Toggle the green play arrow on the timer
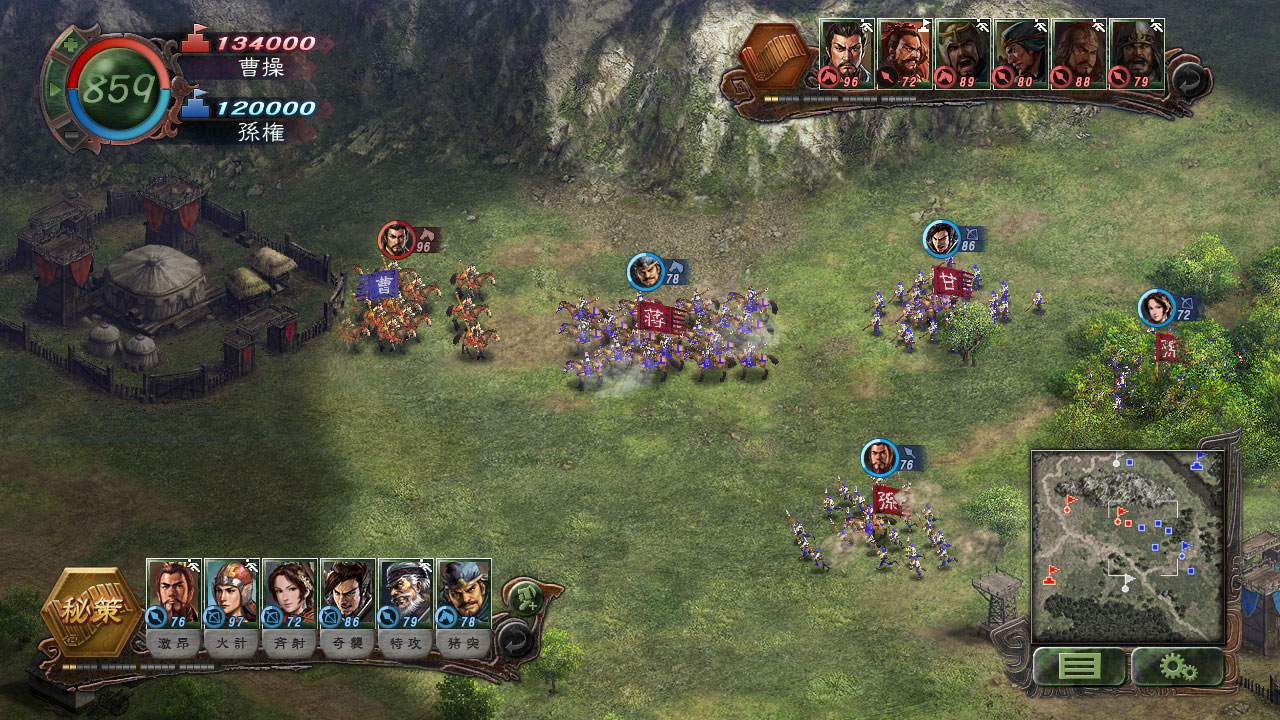This screenshot has width=1280, height=720. pyautogui.click(x=54, y=90)
